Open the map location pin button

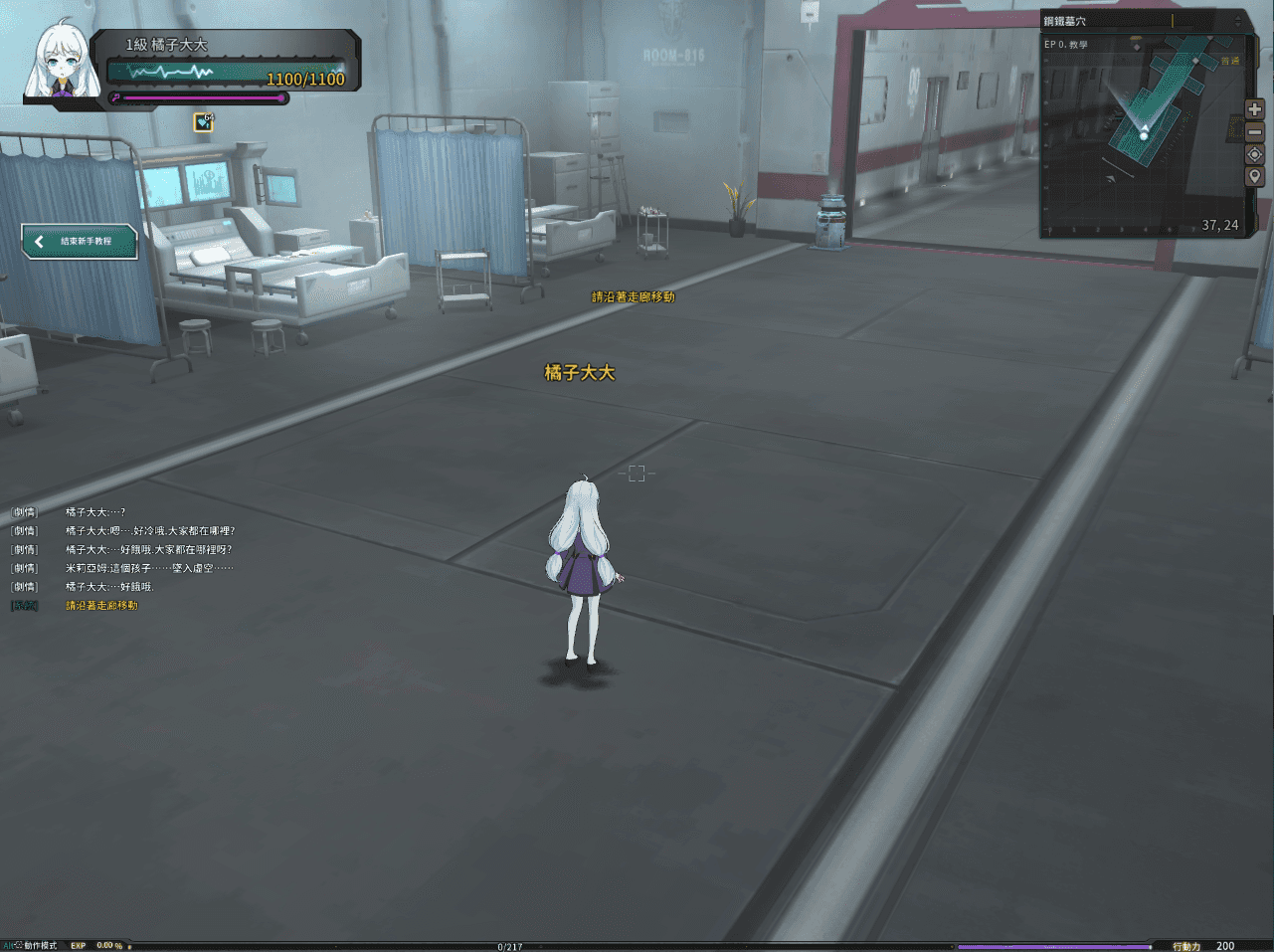click(1255, 177)
